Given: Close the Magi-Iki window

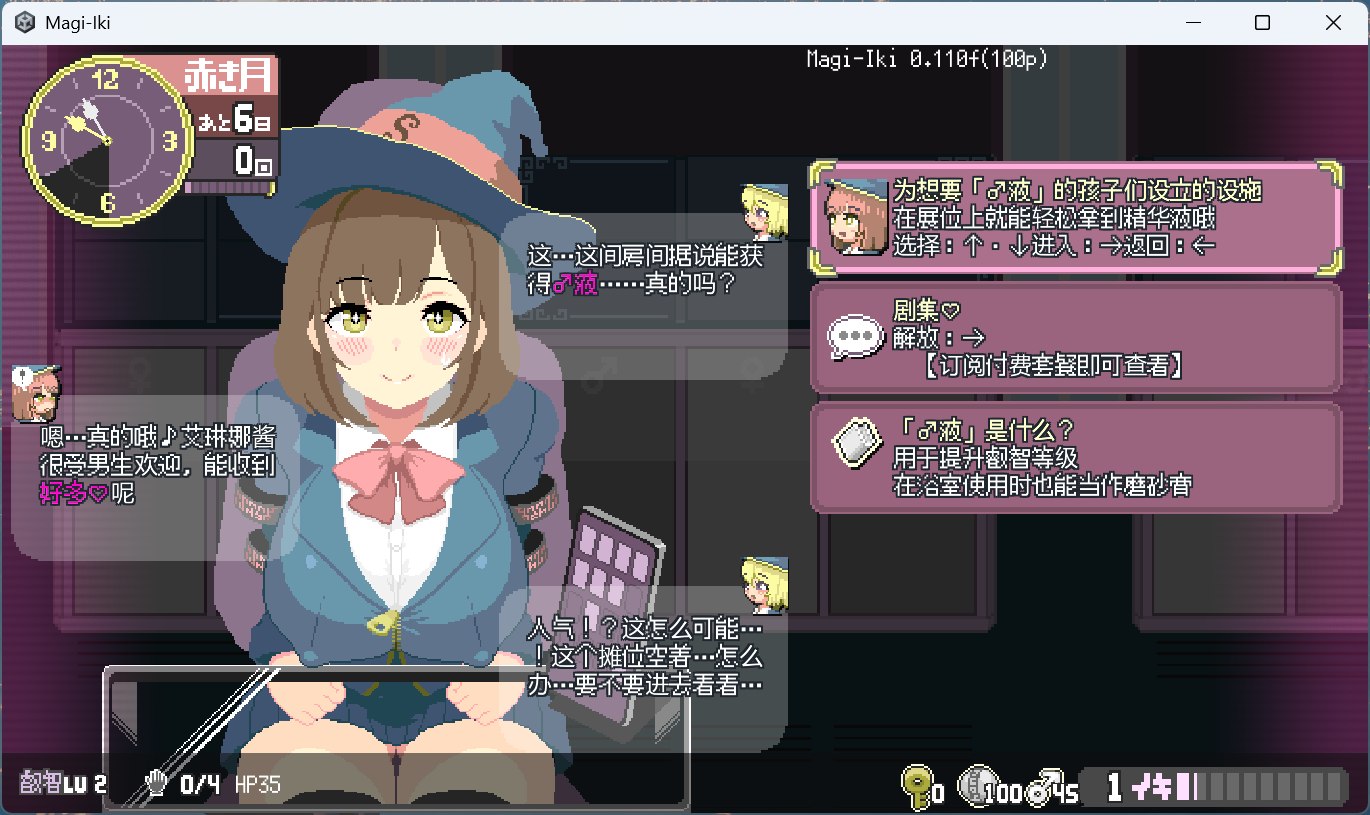Looking at the screenshot, I should pos(1331,22).
